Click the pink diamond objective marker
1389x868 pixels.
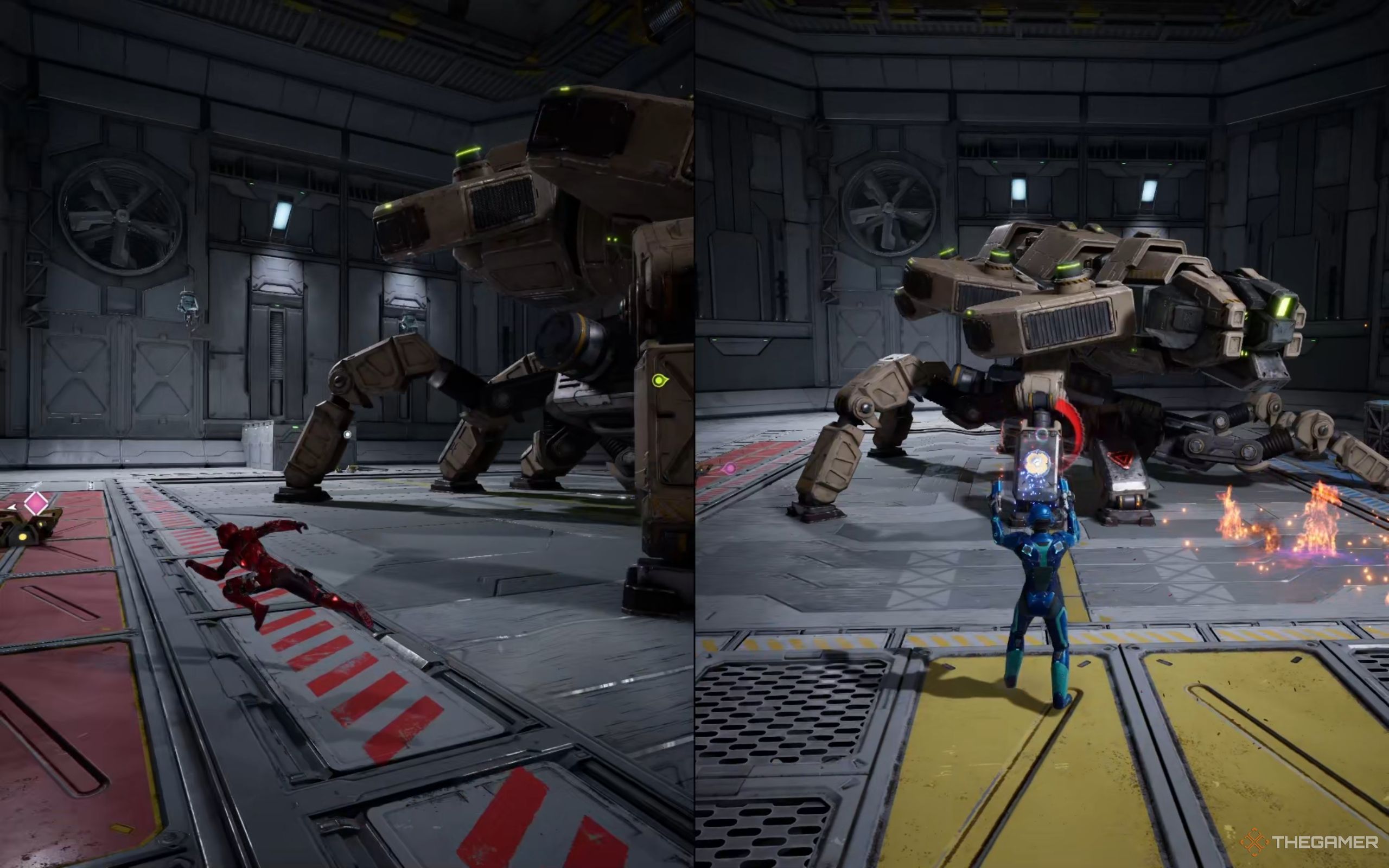click(36, 503)
